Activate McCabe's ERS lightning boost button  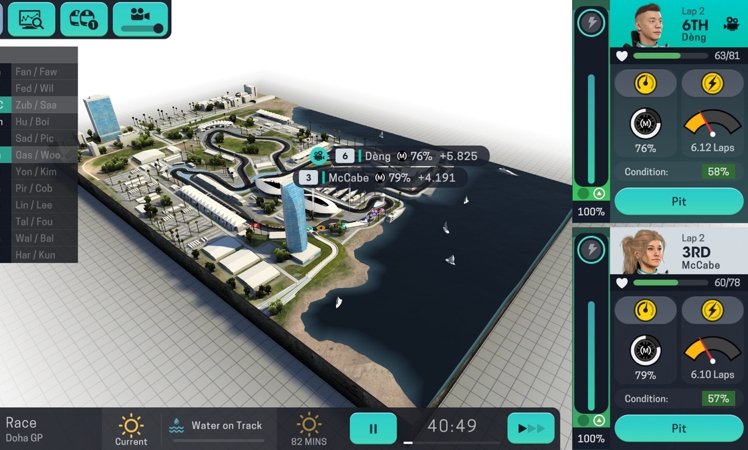[x=591, y=249]
